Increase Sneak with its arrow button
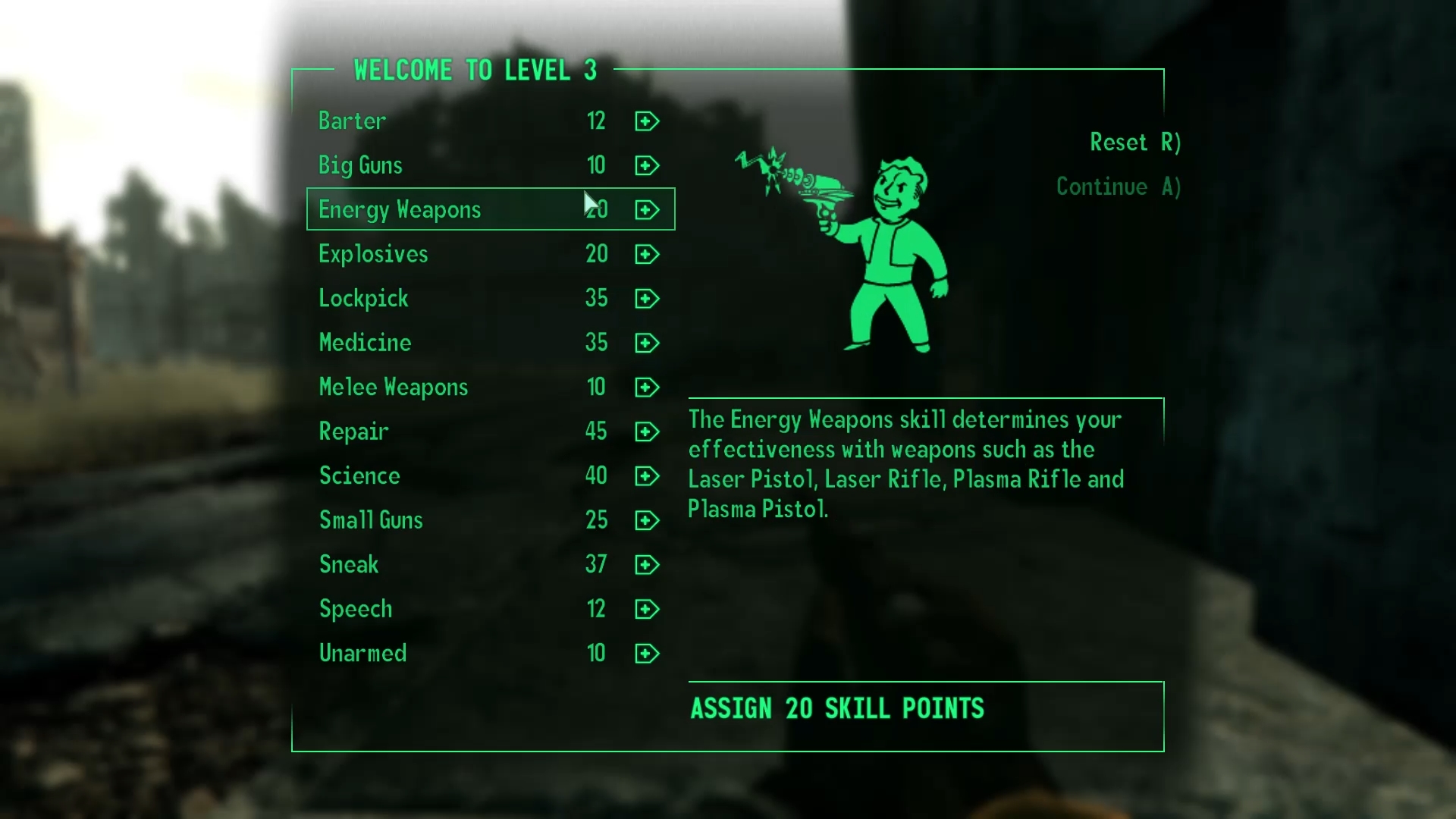The height and width of the screenshot is (819, 1456). pyautogui.click(x=647, y=565)
